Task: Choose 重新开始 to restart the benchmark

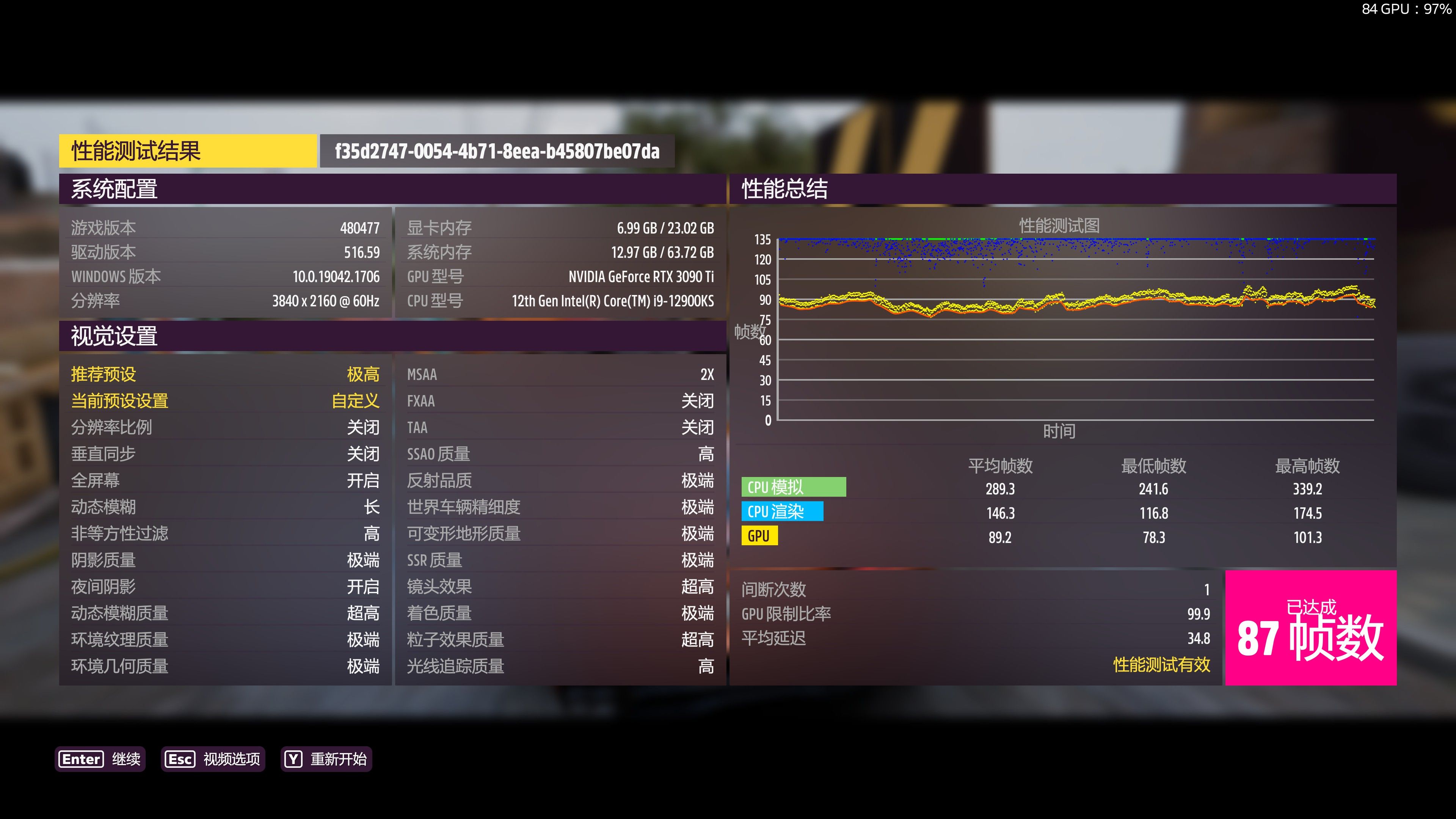Action: [x=326, y=758]
